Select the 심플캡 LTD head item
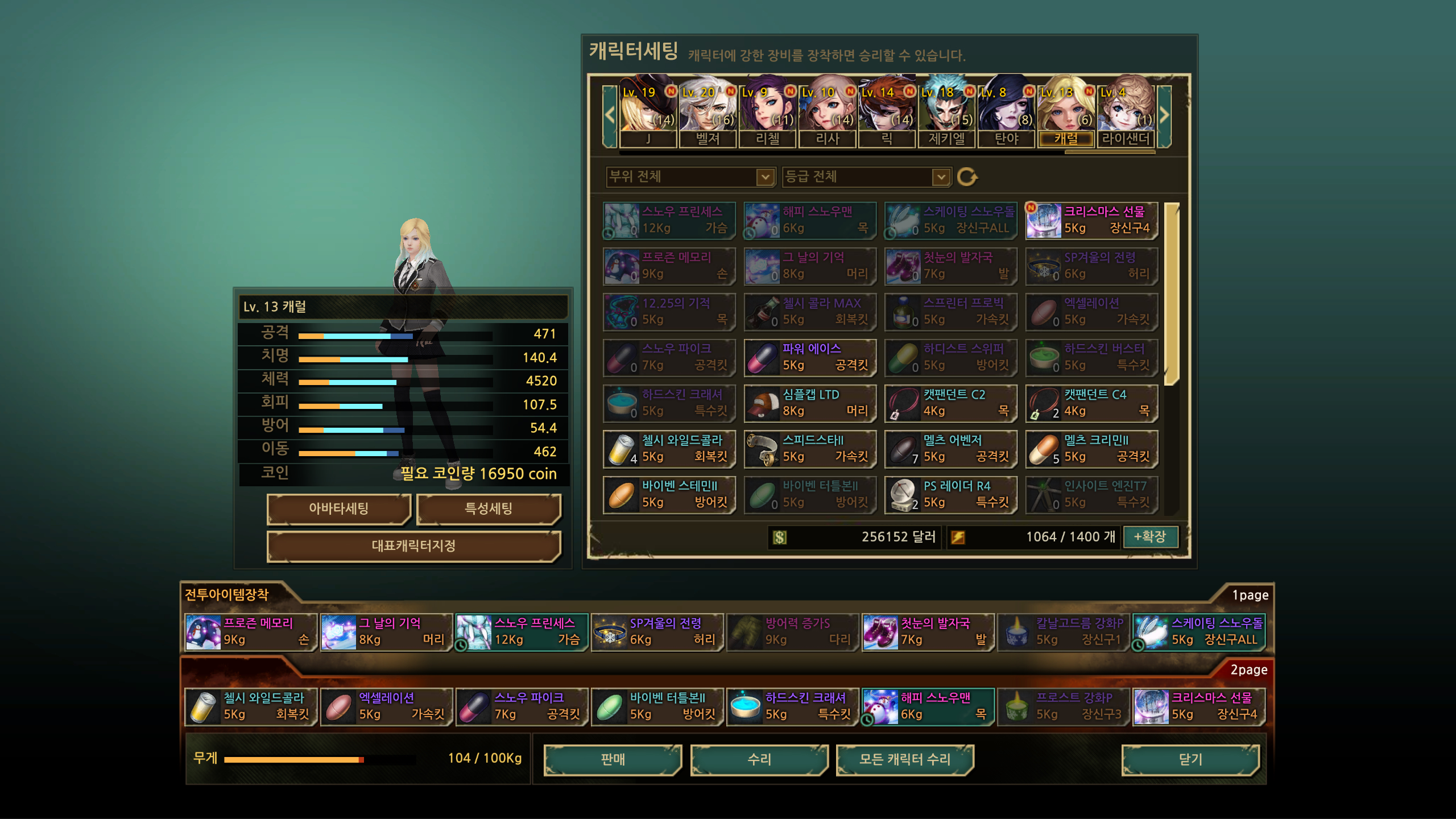1456x819 pixels. [810, 403]
